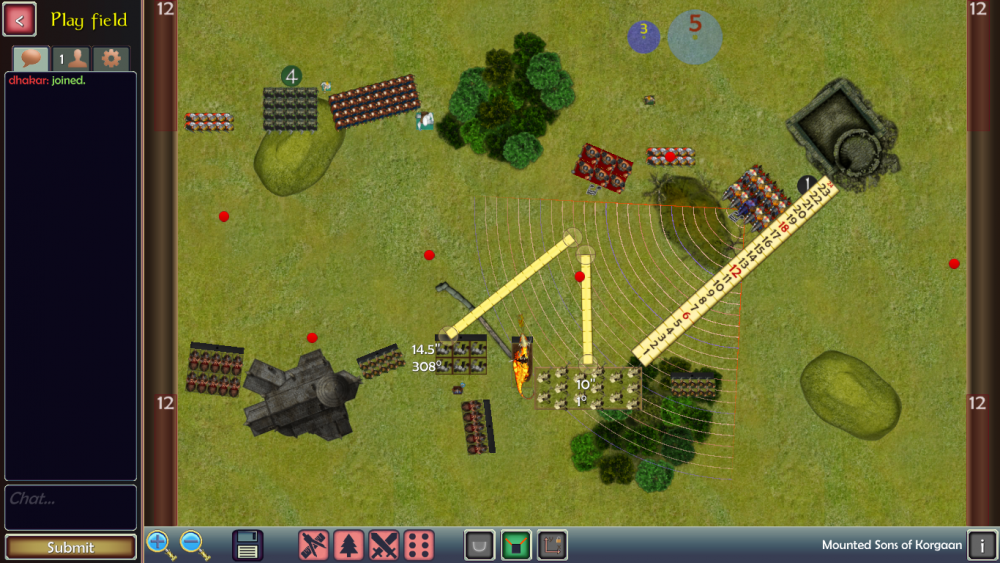Image resolution: width=1000 pixels, height=563 pixels.
Task: Toggle the green highlighted toolbar button
Action: click(516, 545)
